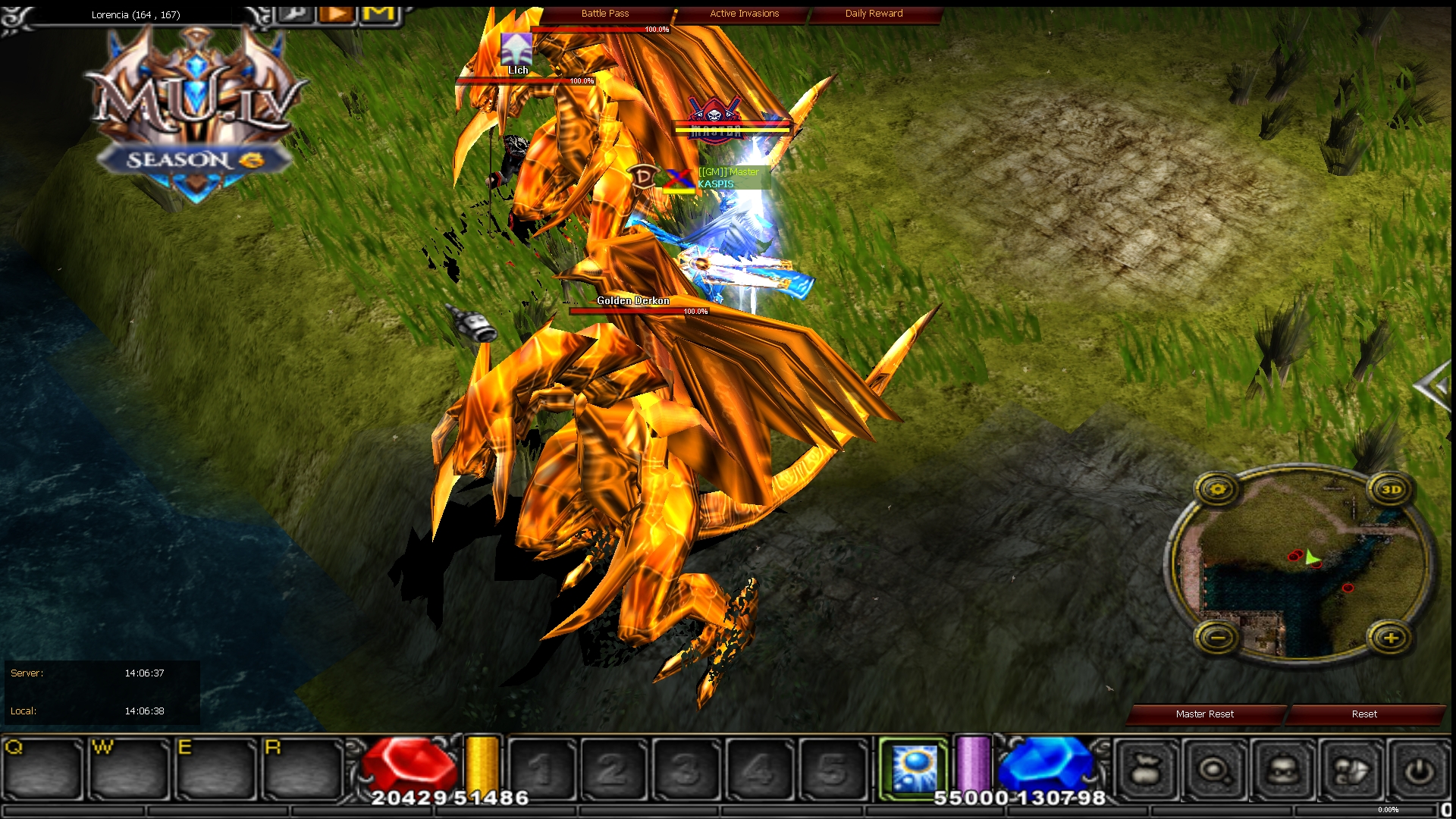The height and width of the screenshot is (819, 1456).
Task: Show Active Invasions list
Action: pos(744,14)
